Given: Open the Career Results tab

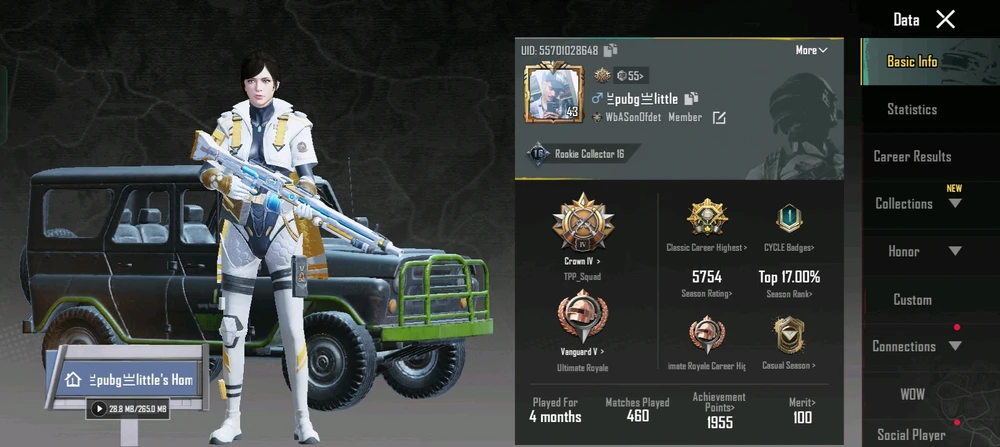Looking at the screenshot, I should tap(912, 156).
